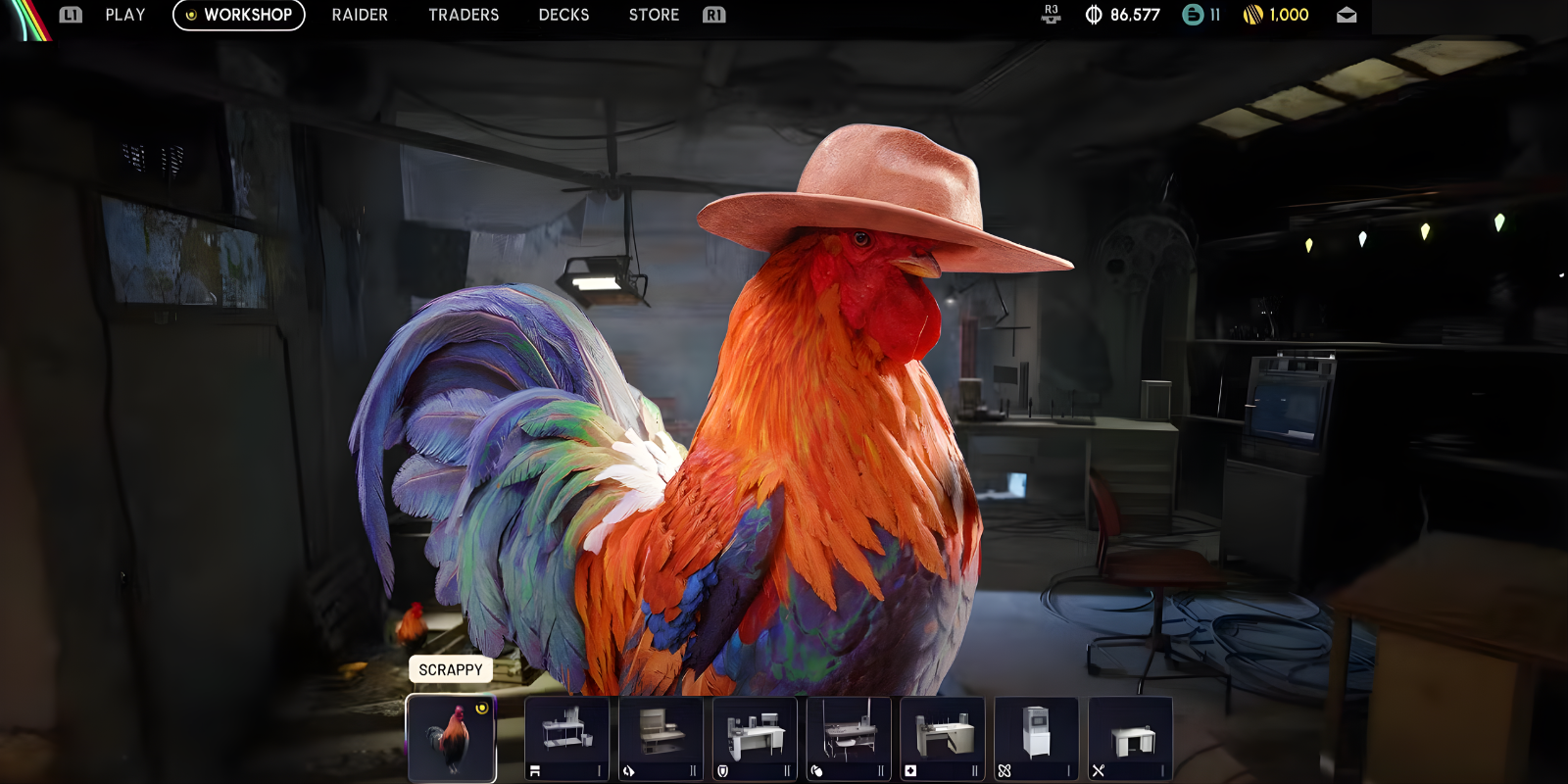Open the STORE menu

tap(654, 15)
